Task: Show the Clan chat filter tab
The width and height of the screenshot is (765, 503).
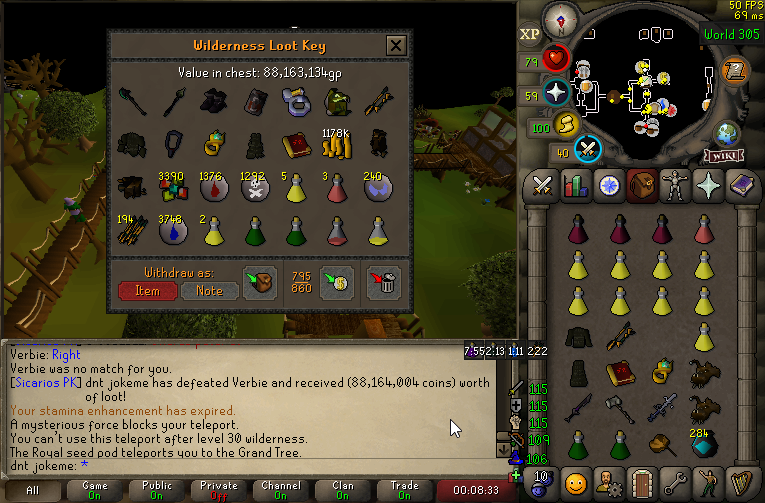Action: coord(341,491)
